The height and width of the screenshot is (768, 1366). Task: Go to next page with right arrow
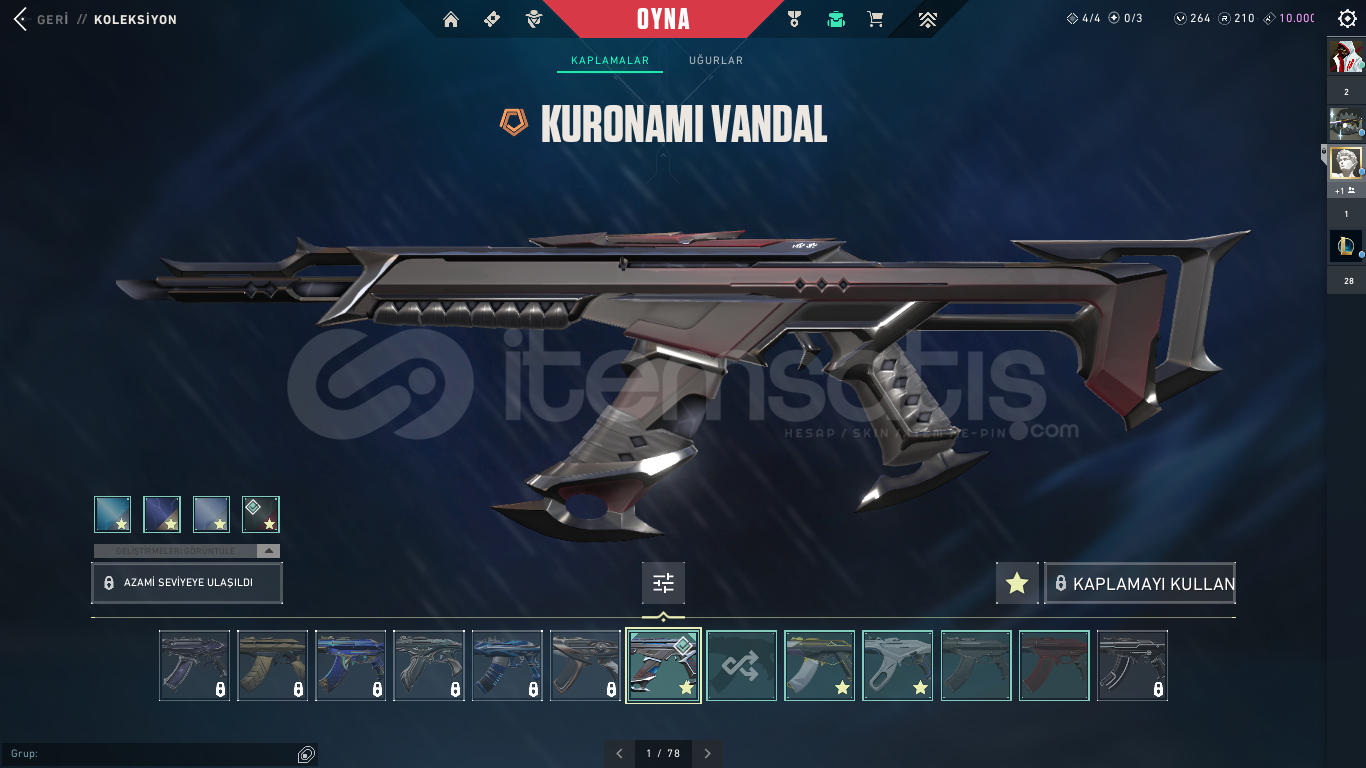point(707,753)
